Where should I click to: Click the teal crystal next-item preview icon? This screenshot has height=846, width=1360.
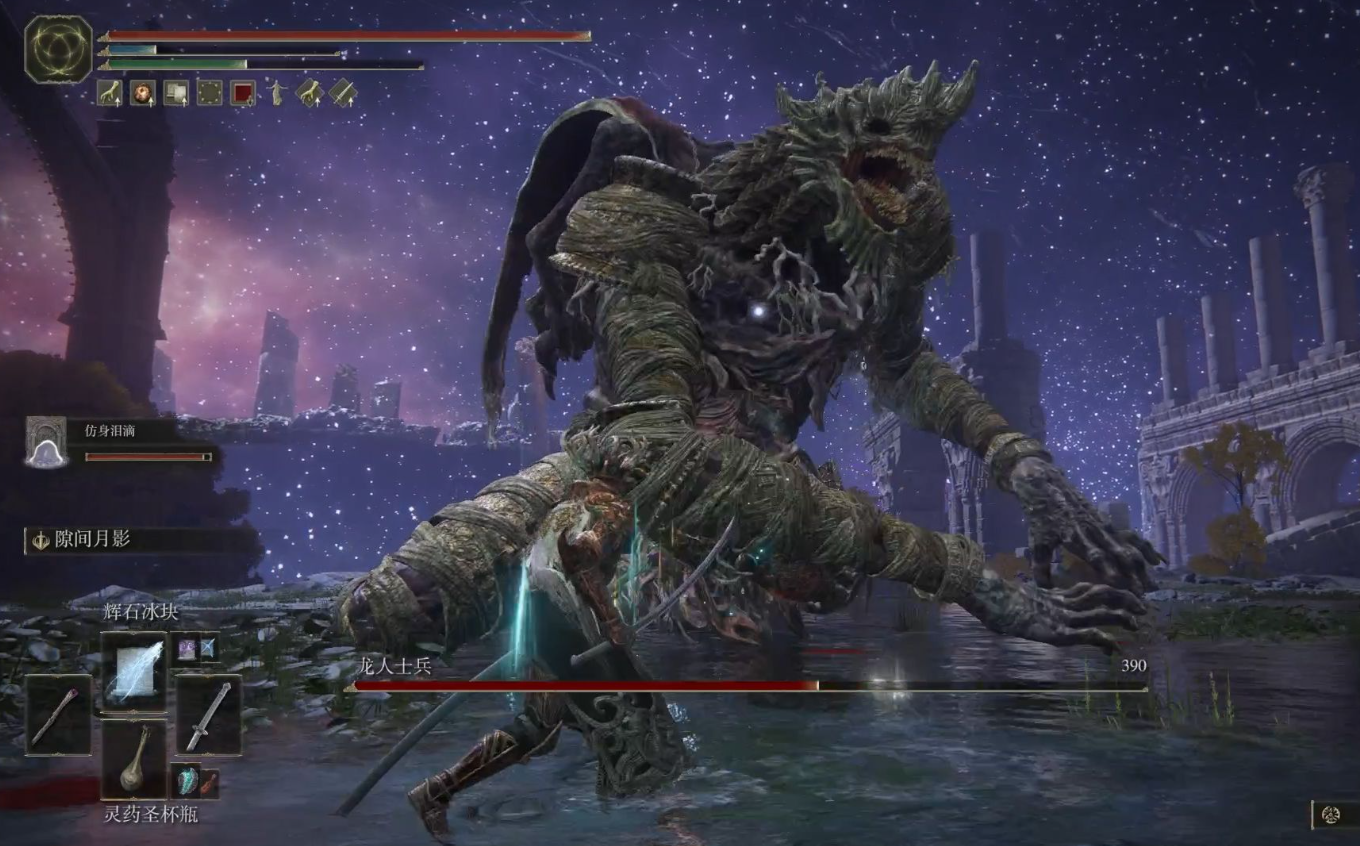[187, 780]
